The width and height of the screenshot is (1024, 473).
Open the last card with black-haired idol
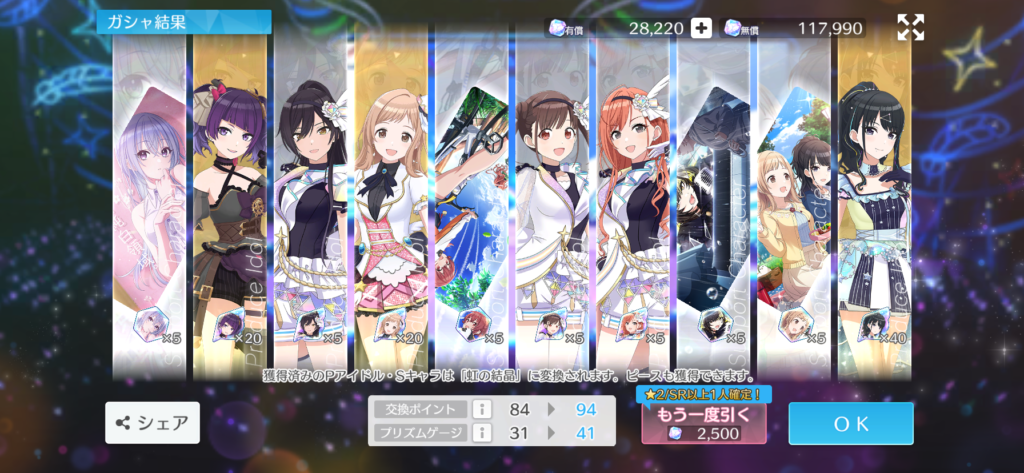876,200
